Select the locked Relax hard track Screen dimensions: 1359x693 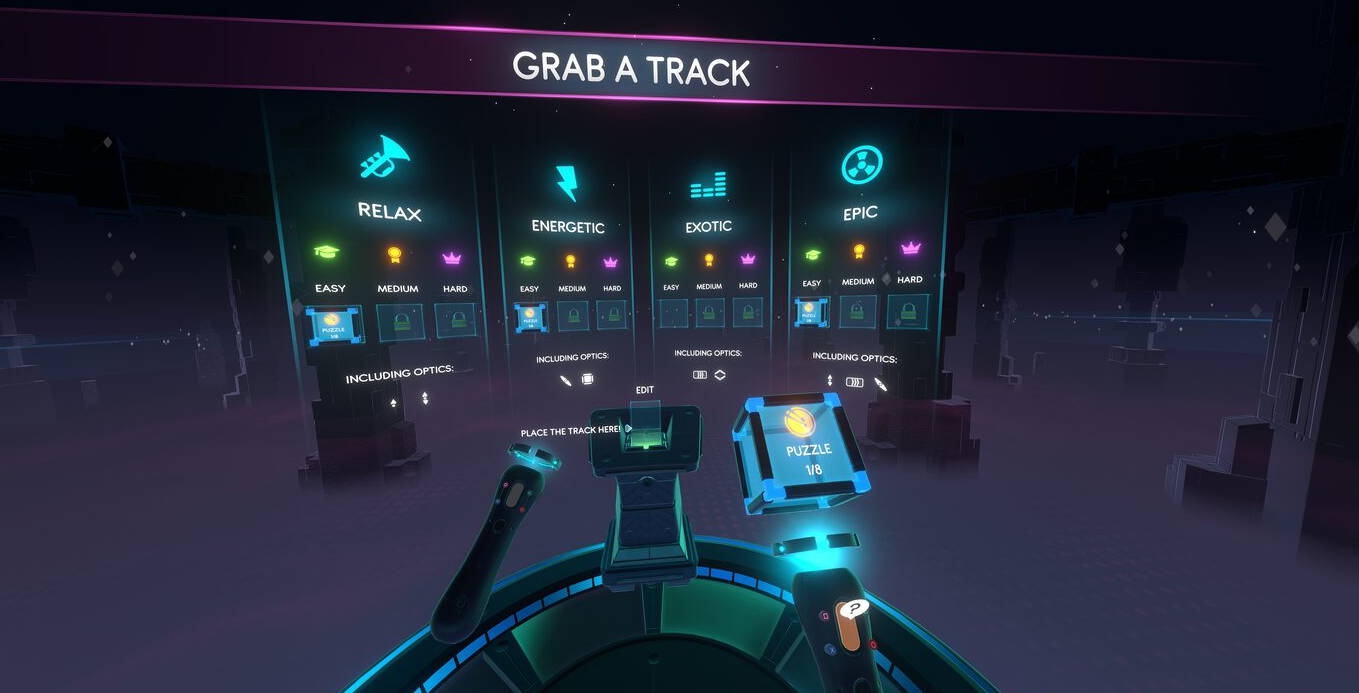click(456, 320)
